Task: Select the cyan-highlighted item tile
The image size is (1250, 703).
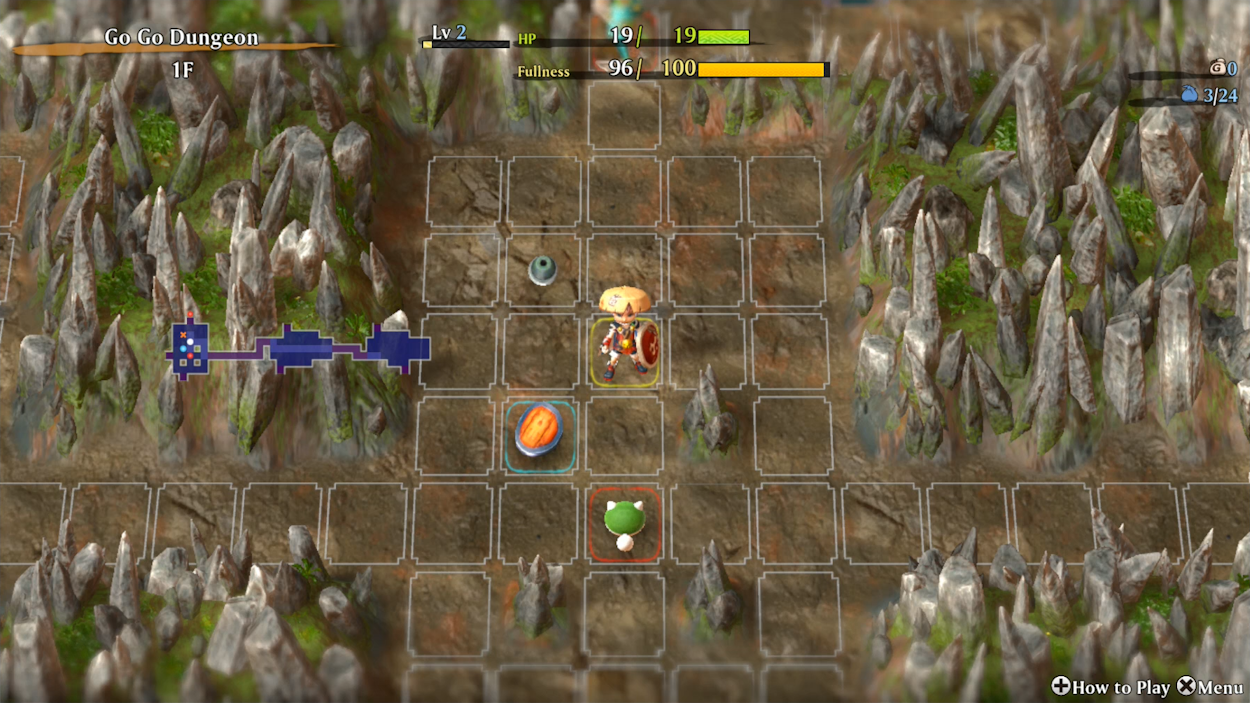Action: coord(539,436)
